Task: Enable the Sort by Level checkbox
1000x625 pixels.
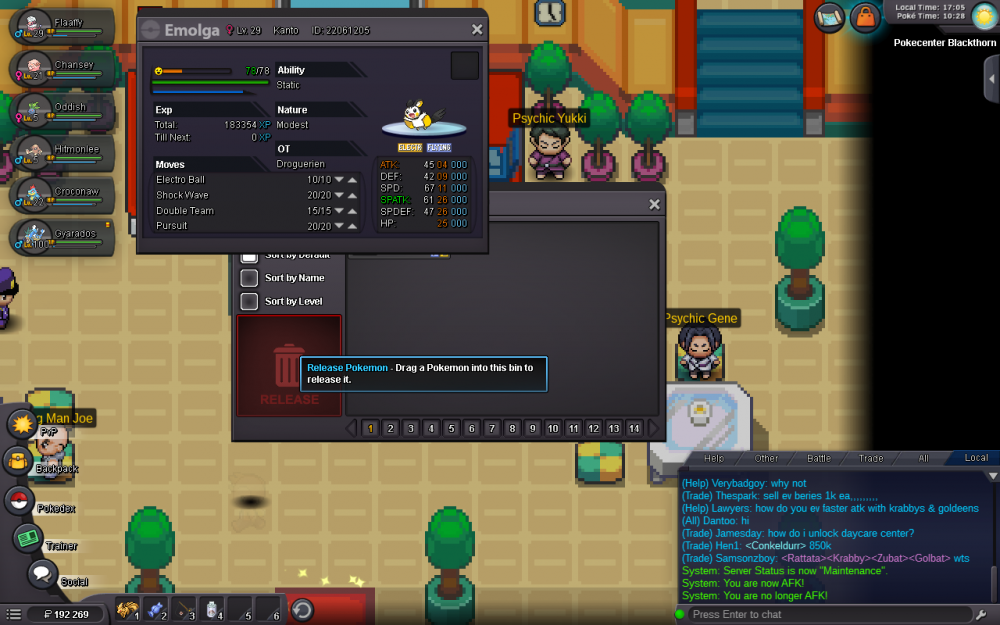Action: coord(250,301)
